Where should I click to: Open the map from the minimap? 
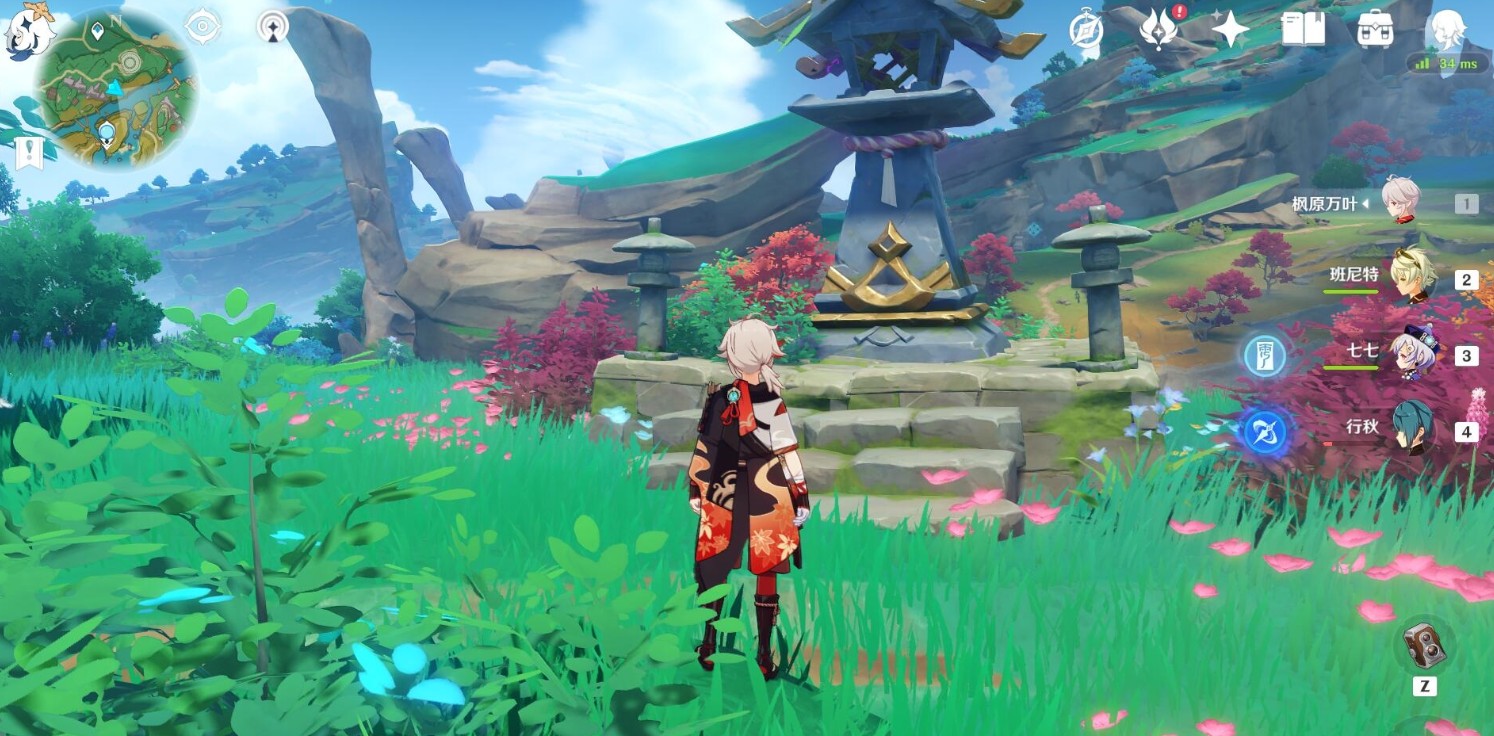(x=116, y=88)
